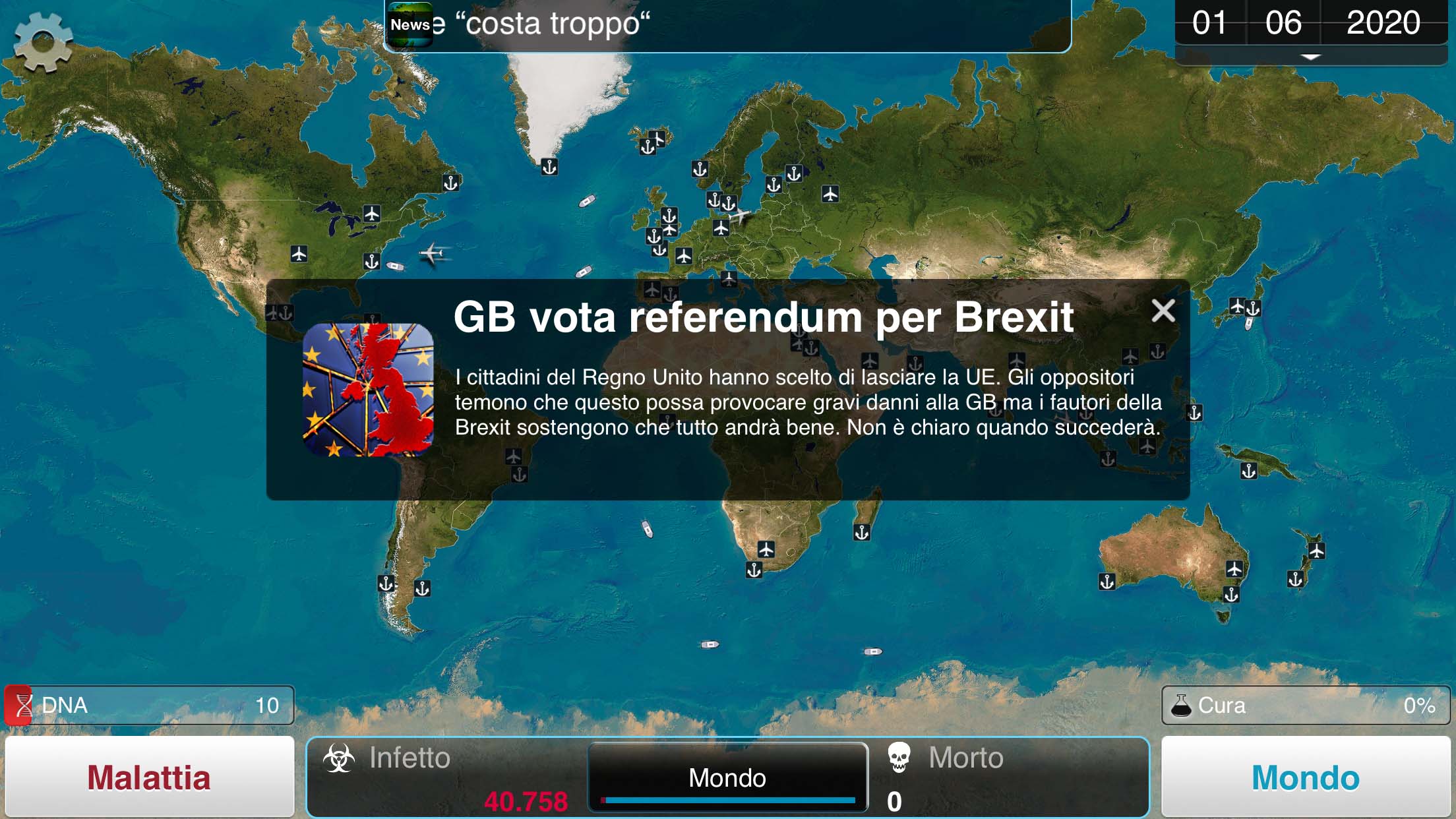Expand the date panel arrow
The height and width of the screenshot is (819, 1456).
point(1310,57)
